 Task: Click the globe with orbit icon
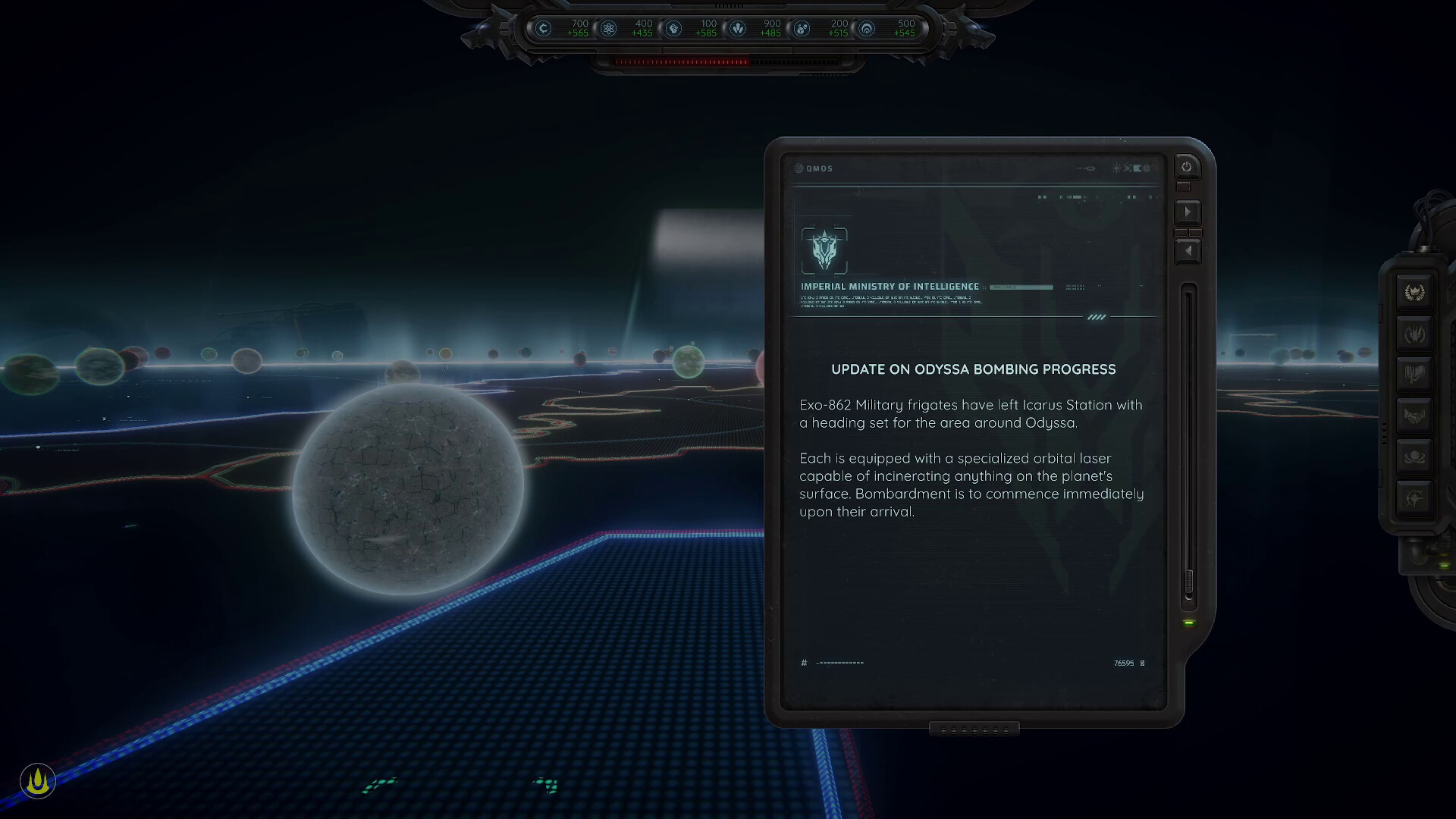point(1414,455)
